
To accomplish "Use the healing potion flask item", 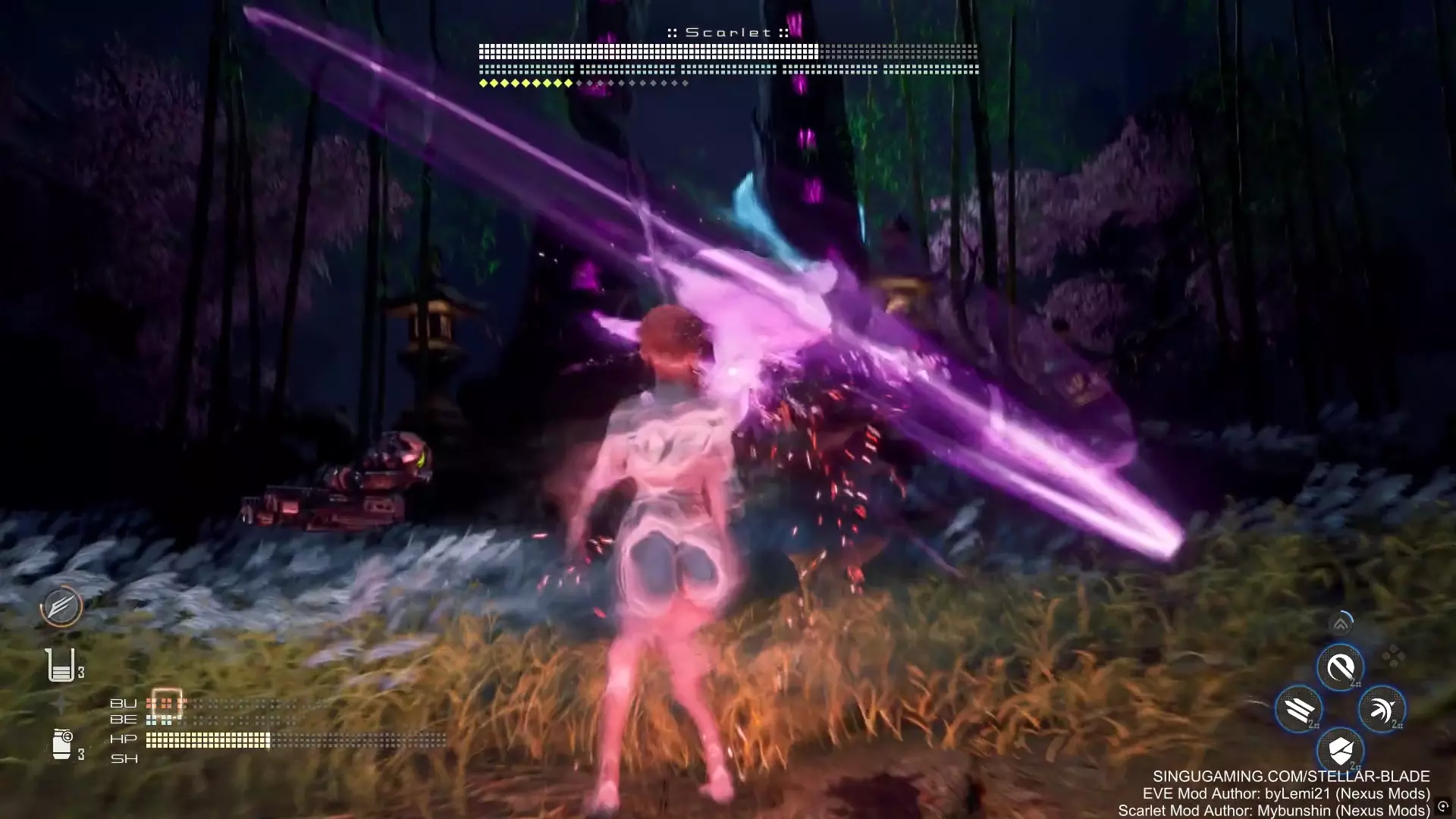I will coord(60,665).
